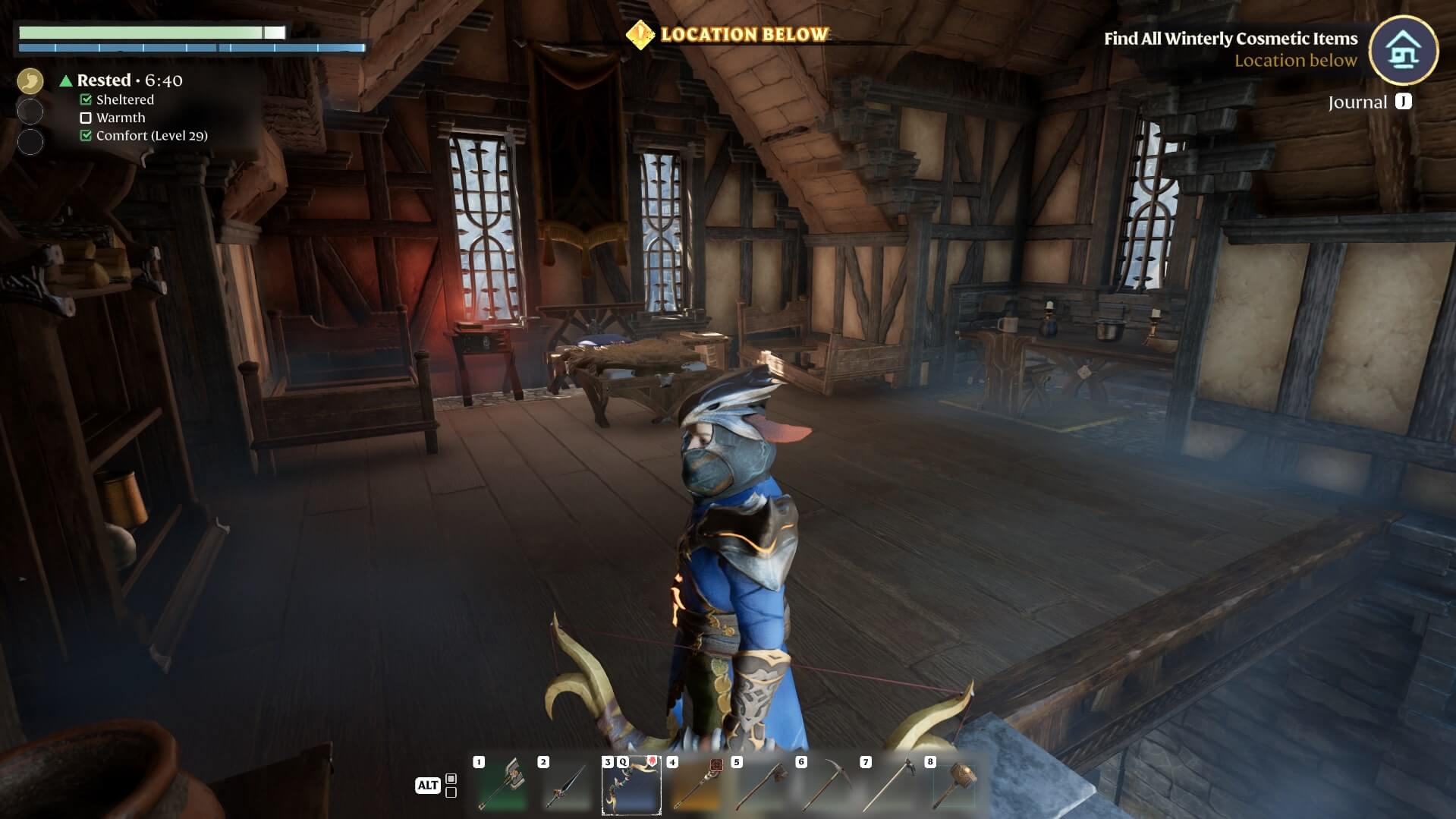Select the felling axe in hotbar slot 5
1456x819 pixels.
760,786
